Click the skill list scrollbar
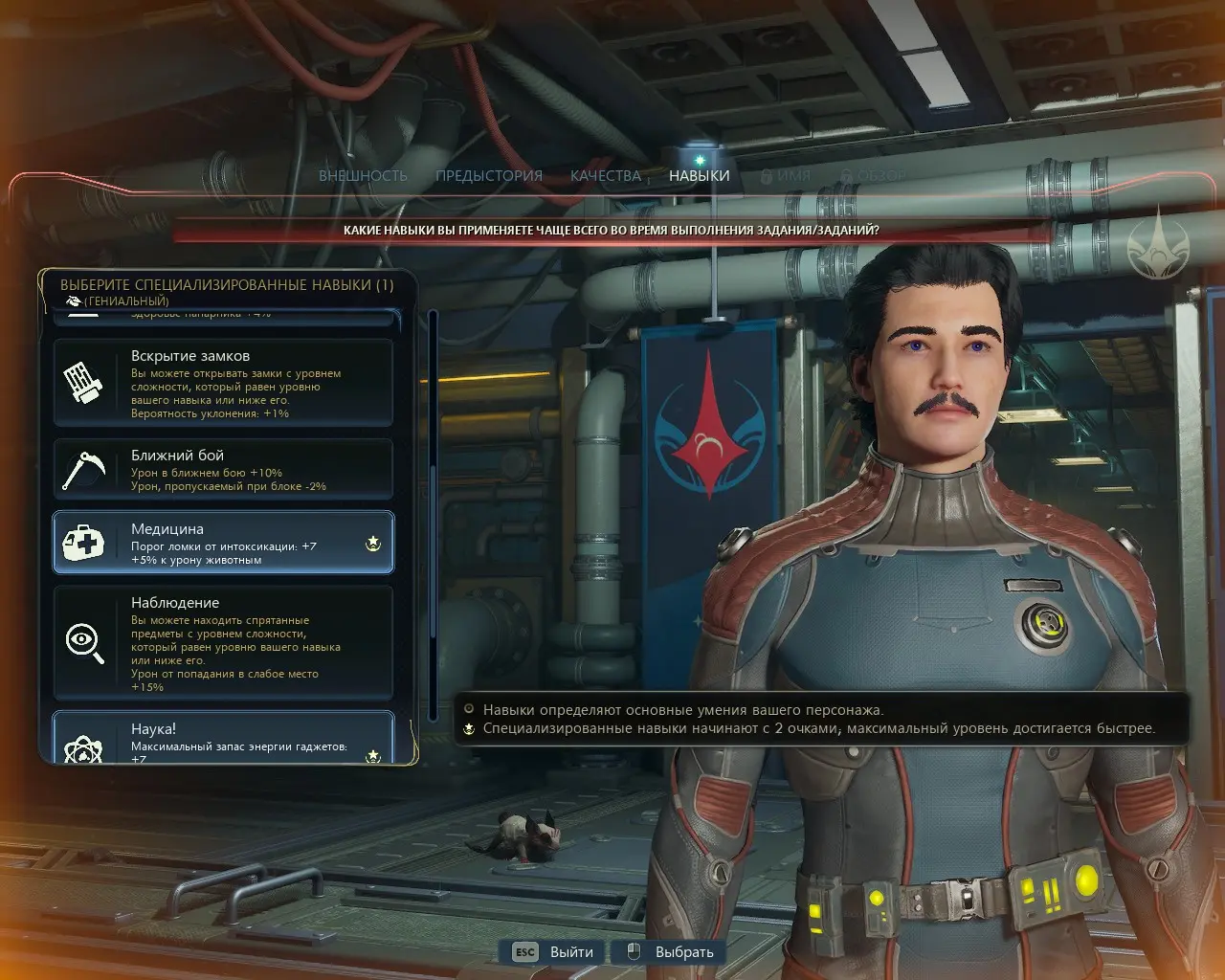 (x=434, y=517)
